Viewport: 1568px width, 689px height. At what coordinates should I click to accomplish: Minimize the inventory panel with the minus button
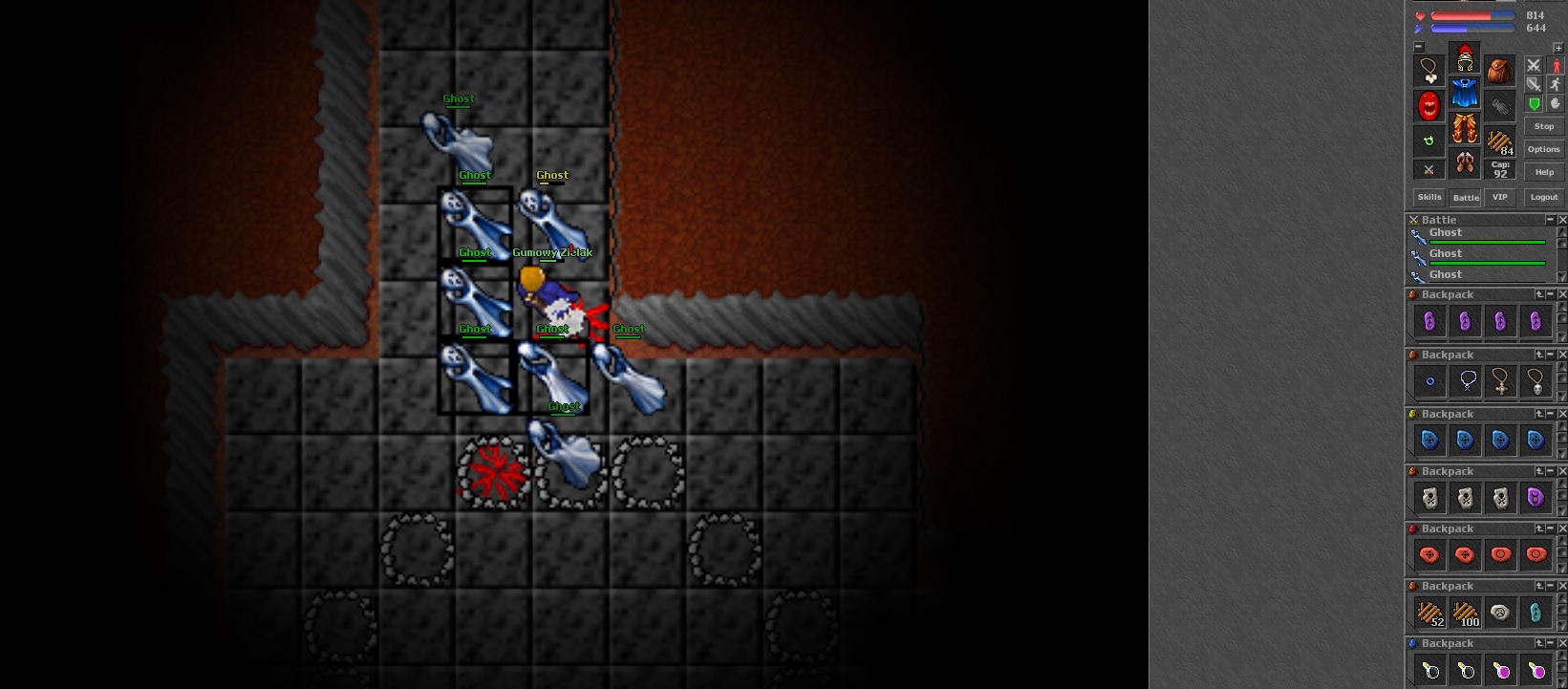tap(1418, 47)
